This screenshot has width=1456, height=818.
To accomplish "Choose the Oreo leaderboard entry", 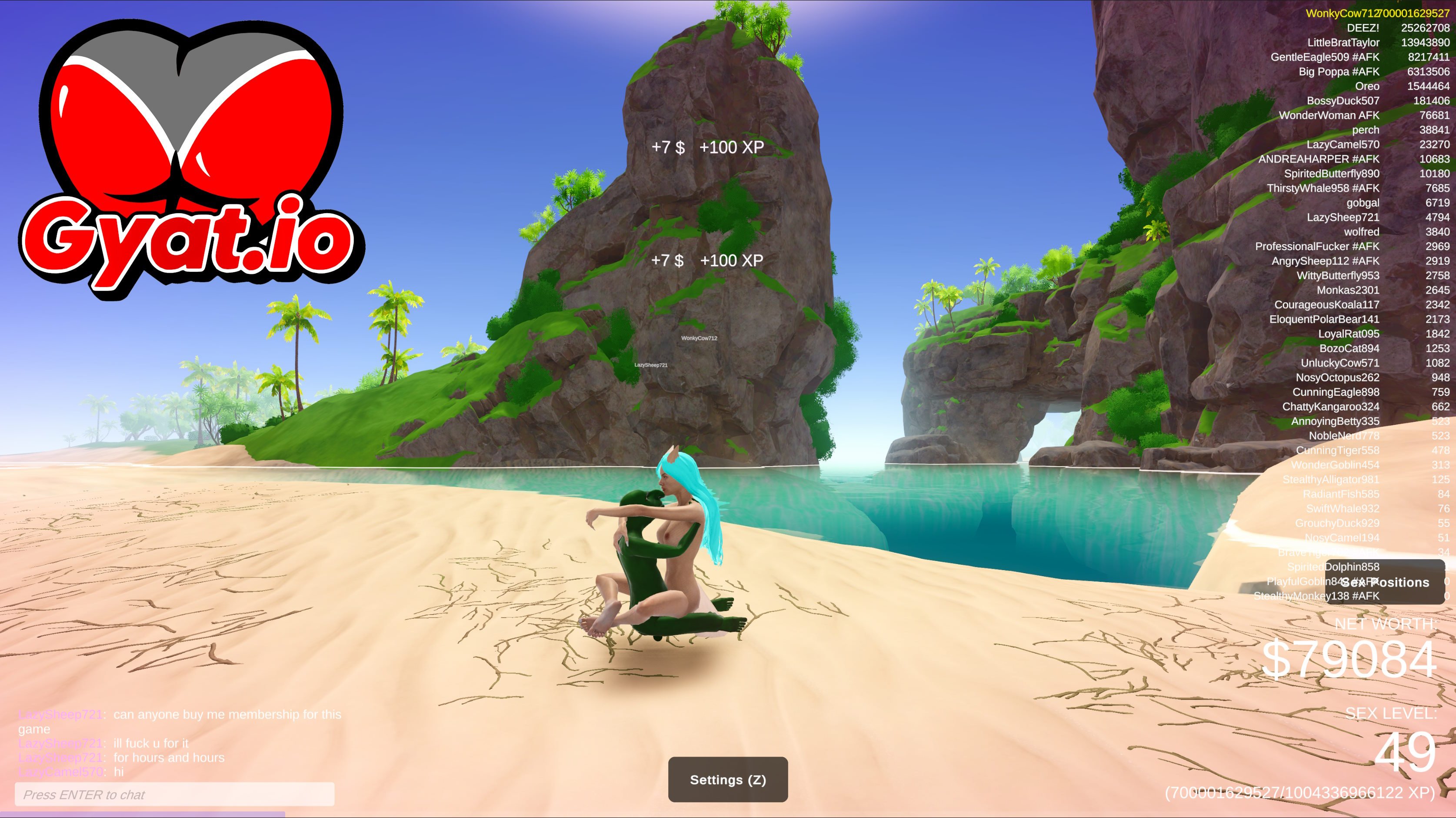I will (1367, 86).
